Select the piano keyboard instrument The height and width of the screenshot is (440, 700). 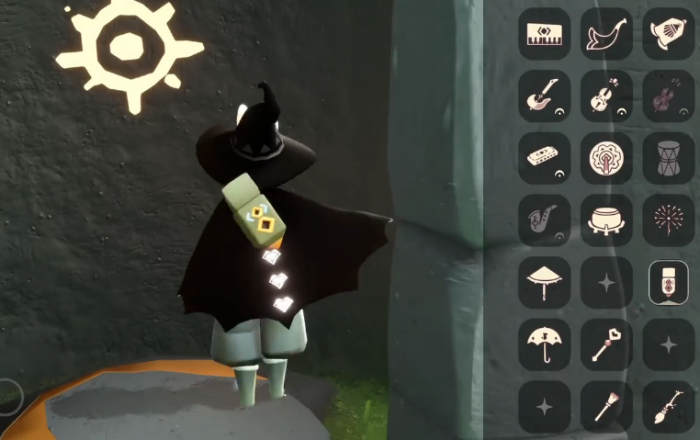[544, 34]
